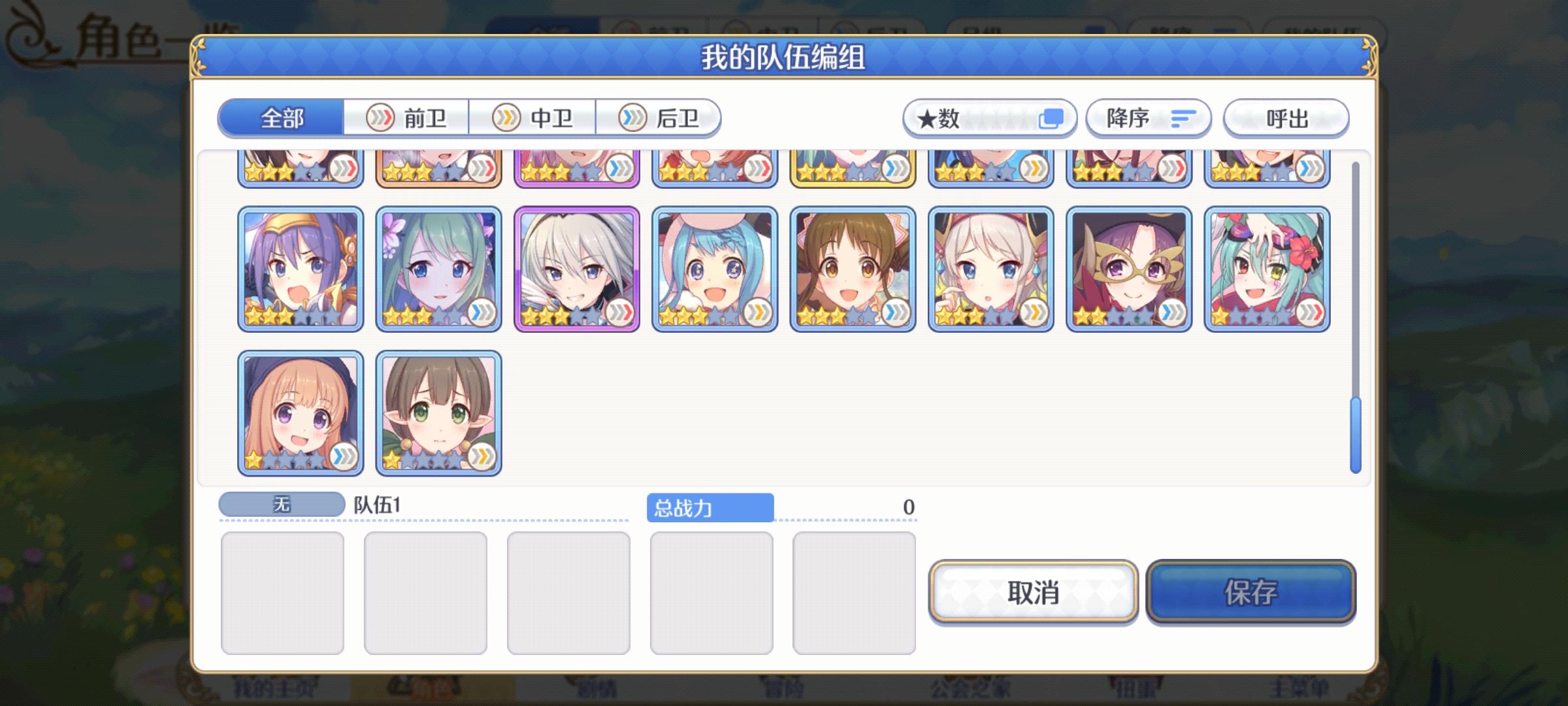Toggle the blue copy icon inside ★数 control
This screenshot has height=706, width=1568.
(x=1051, y=118)
